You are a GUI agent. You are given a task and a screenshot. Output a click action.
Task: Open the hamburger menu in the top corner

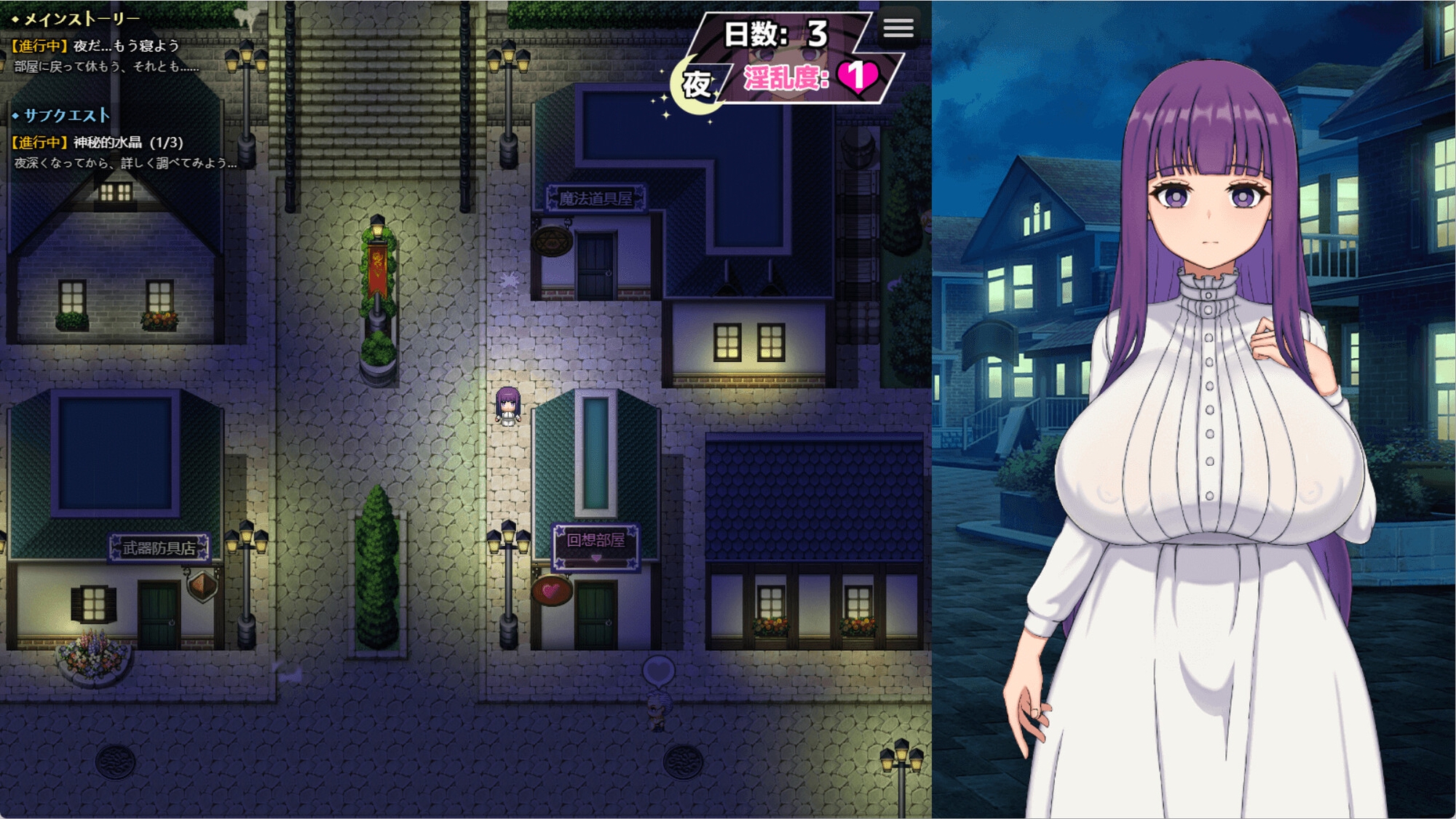(900, 29)
